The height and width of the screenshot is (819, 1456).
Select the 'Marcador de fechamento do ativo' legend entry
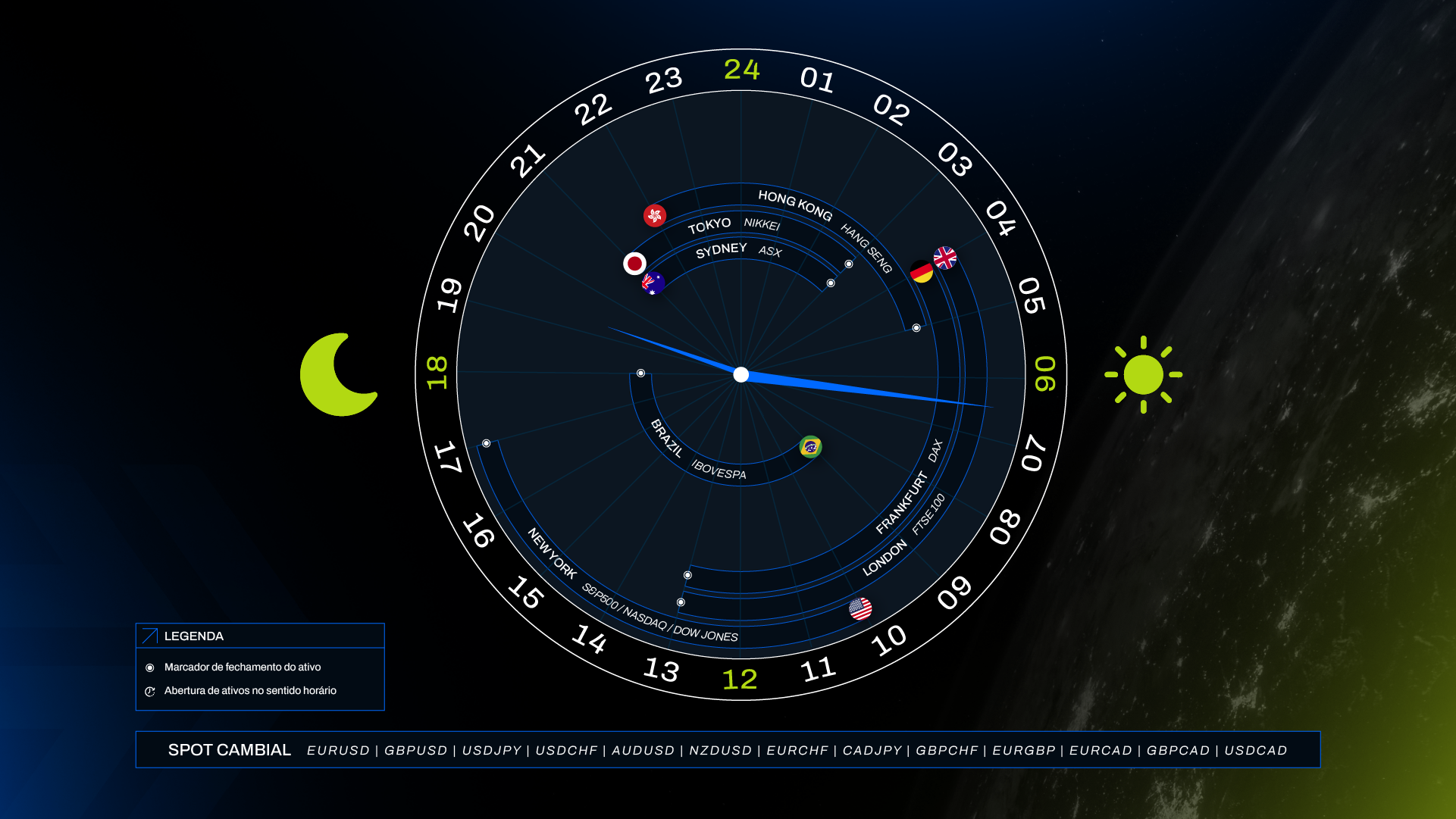pyautogui.click(x=243, y=667)
